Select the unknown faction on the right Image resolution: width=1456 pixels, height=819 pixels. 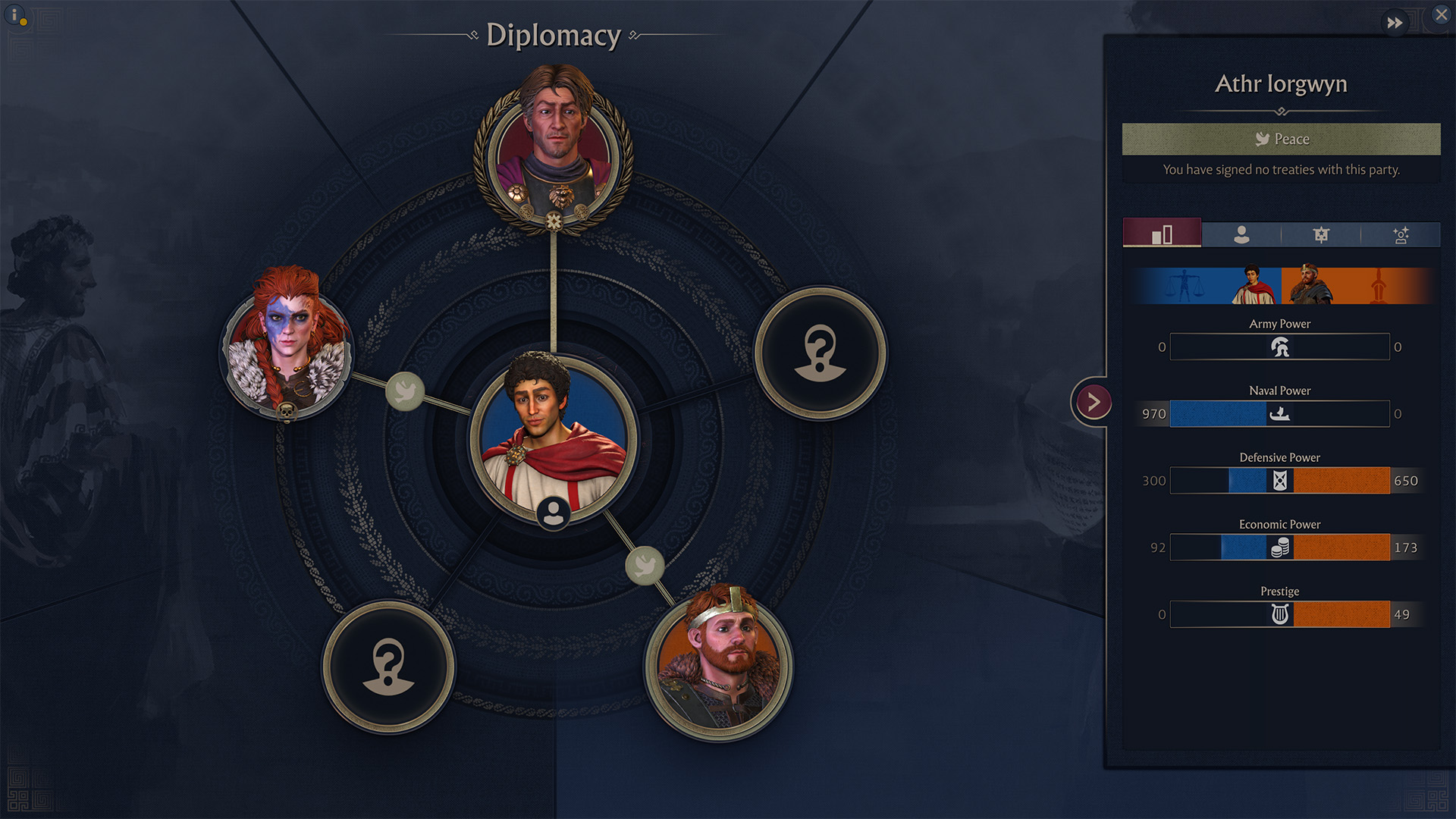pyautogui.click(x=820, y=353)
